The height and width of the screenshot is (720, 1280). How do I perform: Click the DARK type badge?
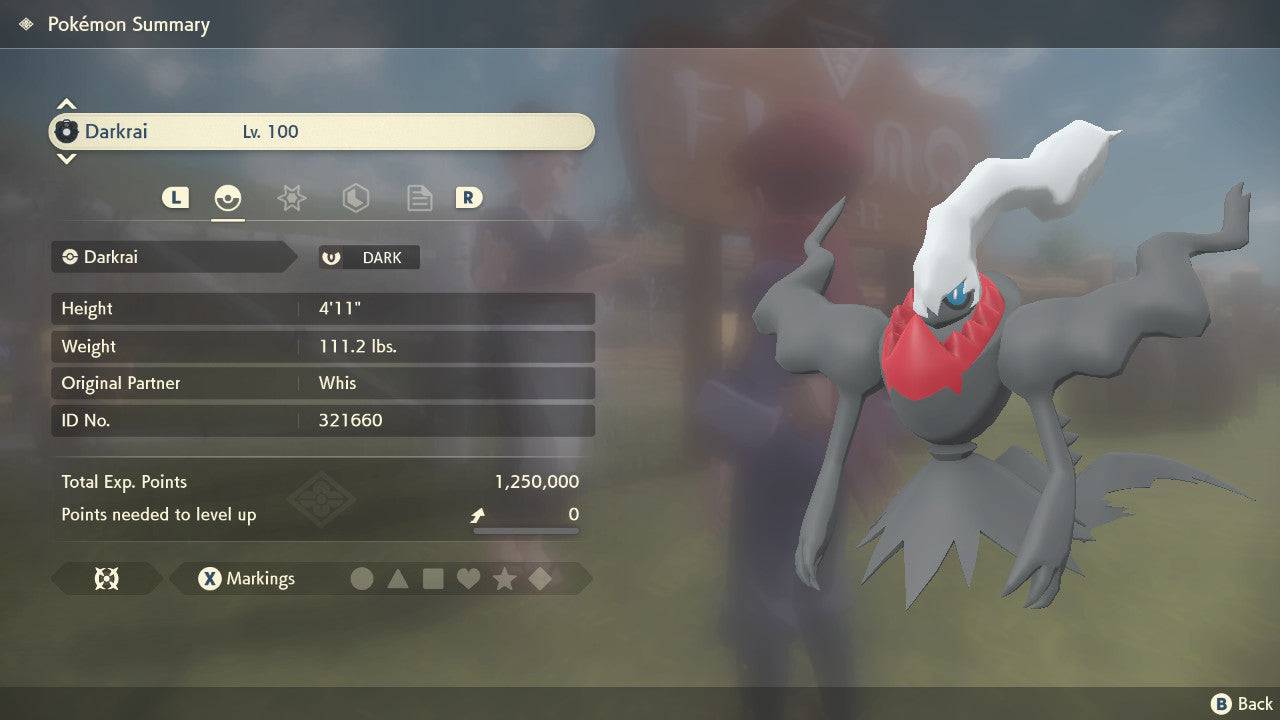[x=369, y=257]
